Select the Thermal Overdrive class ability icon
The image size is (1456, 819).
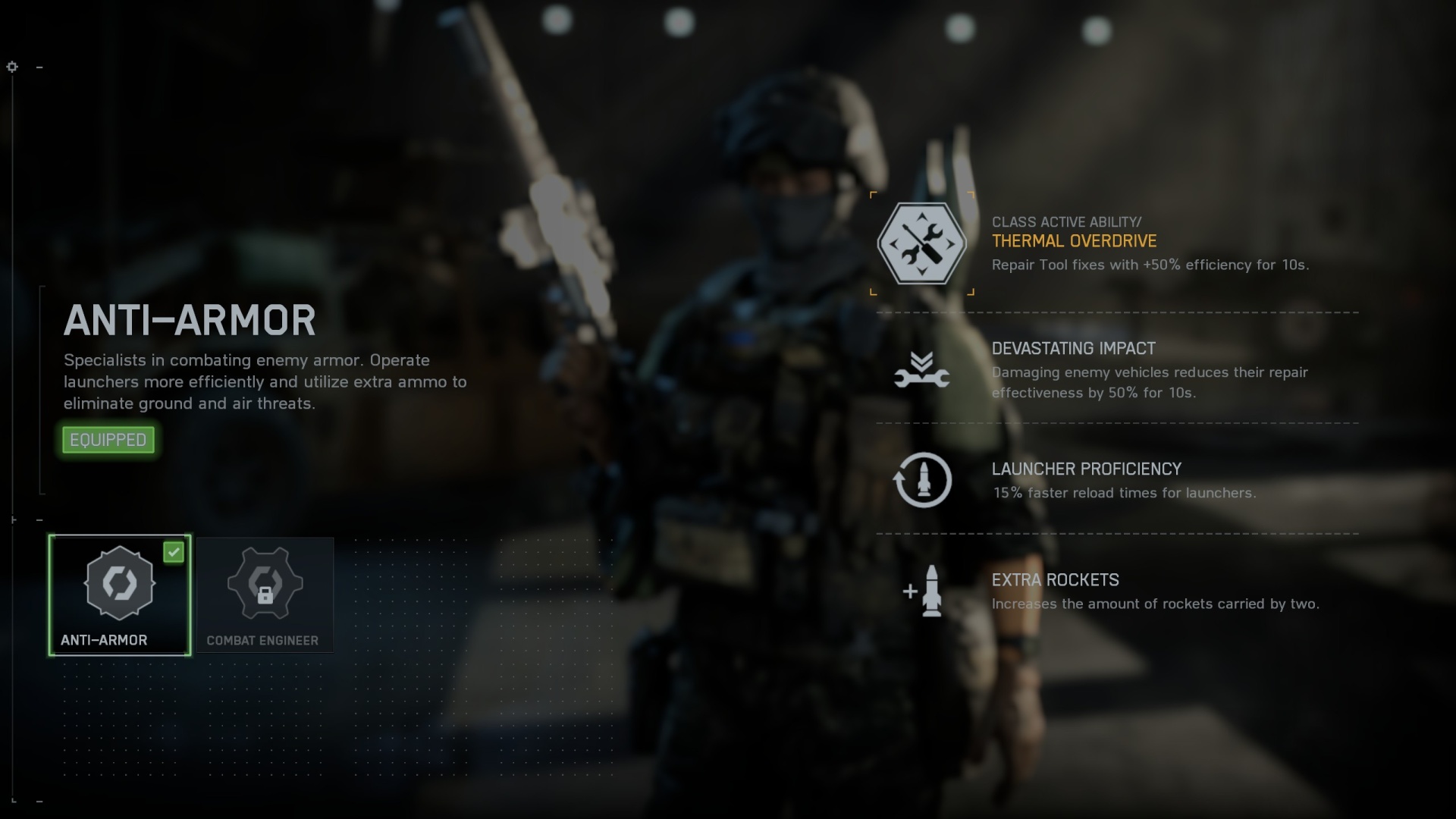pyautogui.click(x=922, y=244)
